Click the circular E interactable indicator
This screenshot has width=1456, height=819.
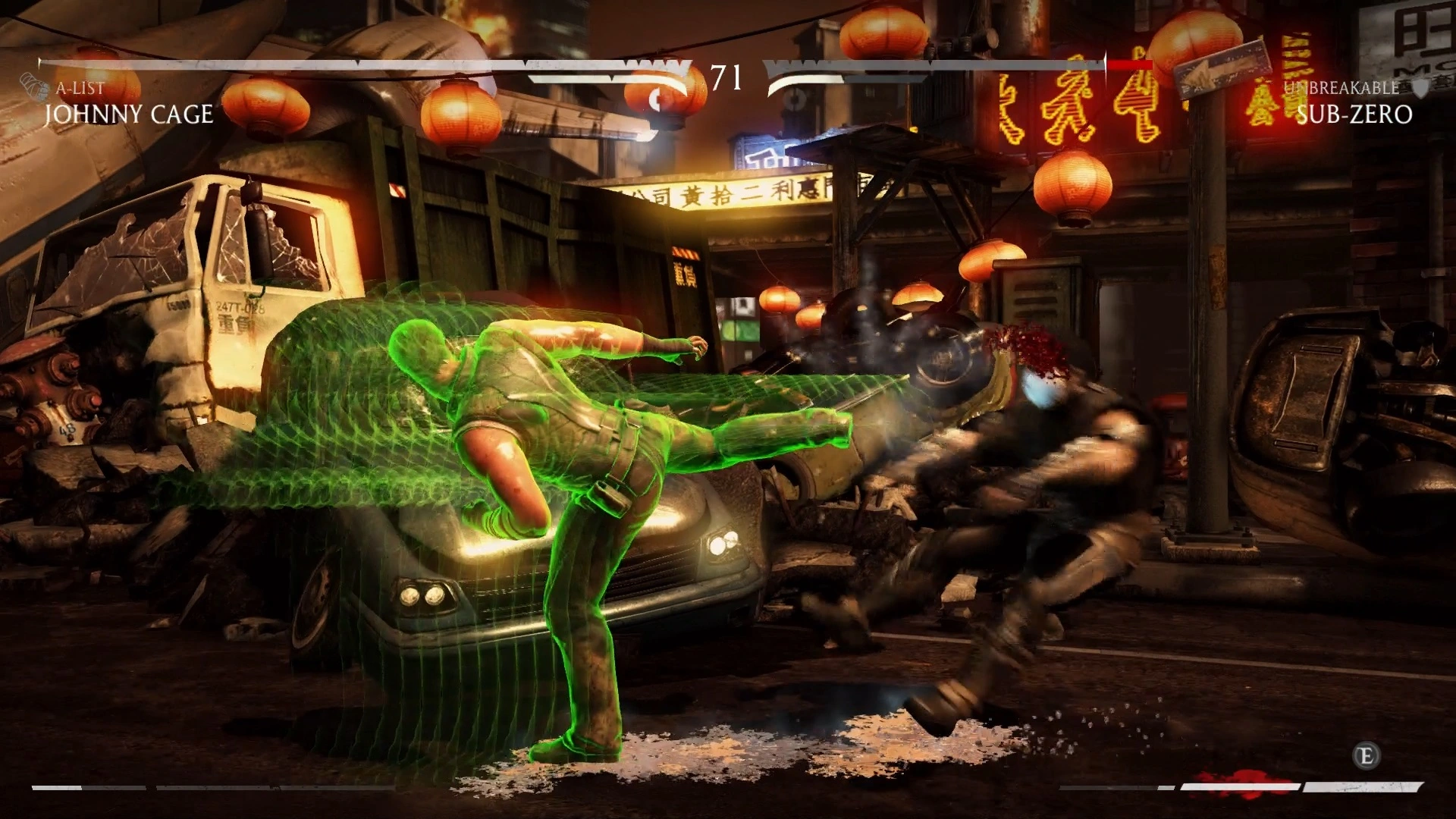pyautogui.click(x=1367, y=756)
